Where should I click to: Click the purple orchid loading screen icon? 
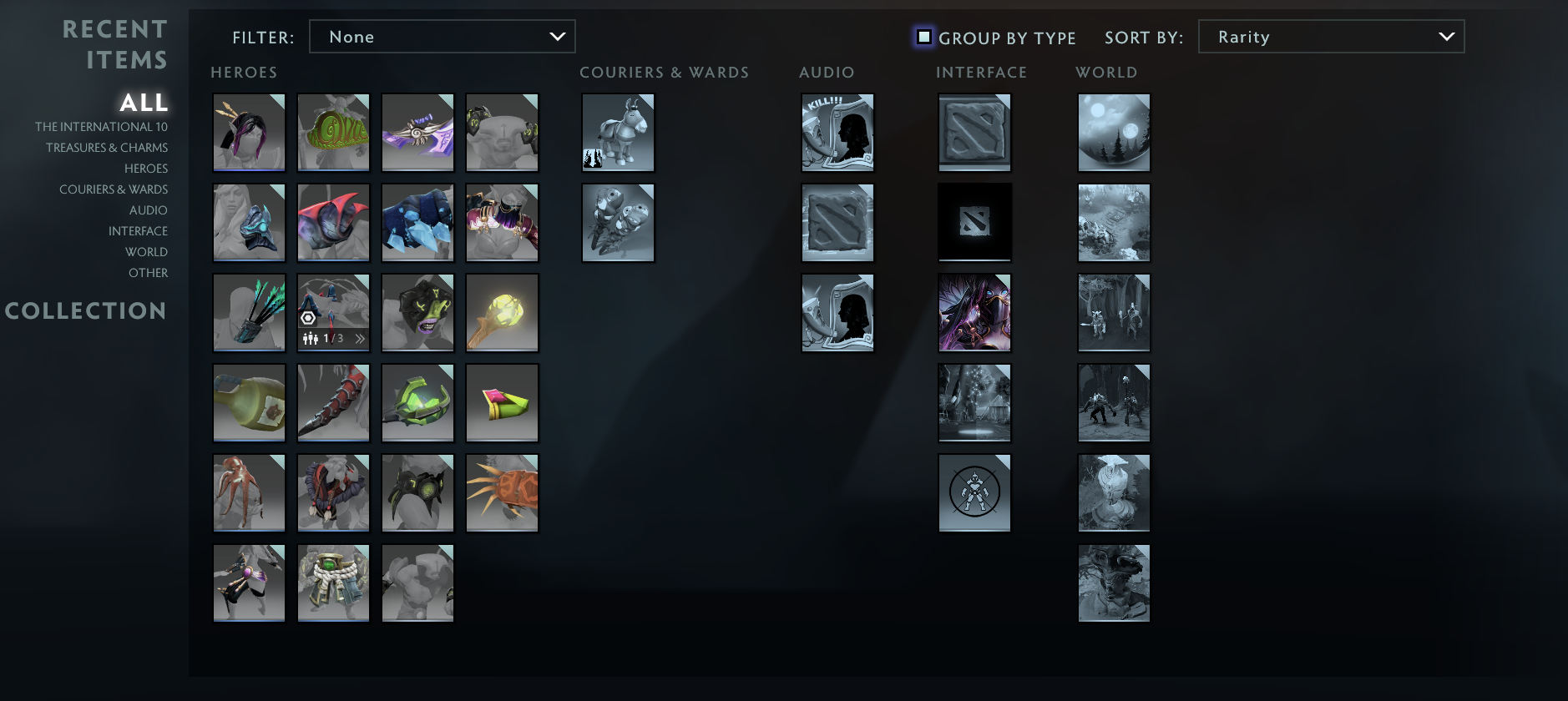(974, 312)
